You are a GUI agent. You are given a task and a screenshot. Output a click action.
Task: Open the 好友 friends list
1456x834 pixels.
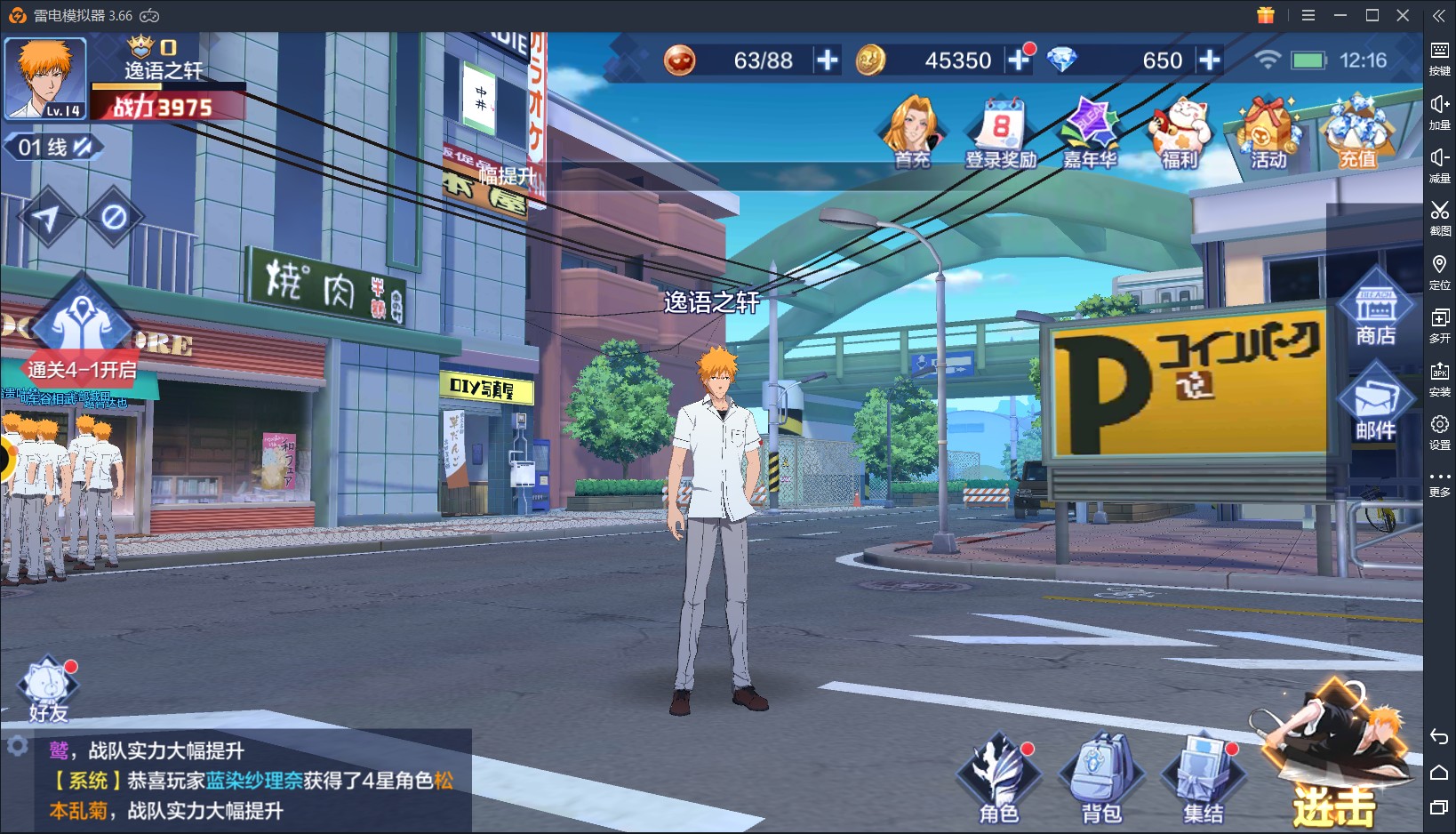pyautogui.click(x=48, y=691)
